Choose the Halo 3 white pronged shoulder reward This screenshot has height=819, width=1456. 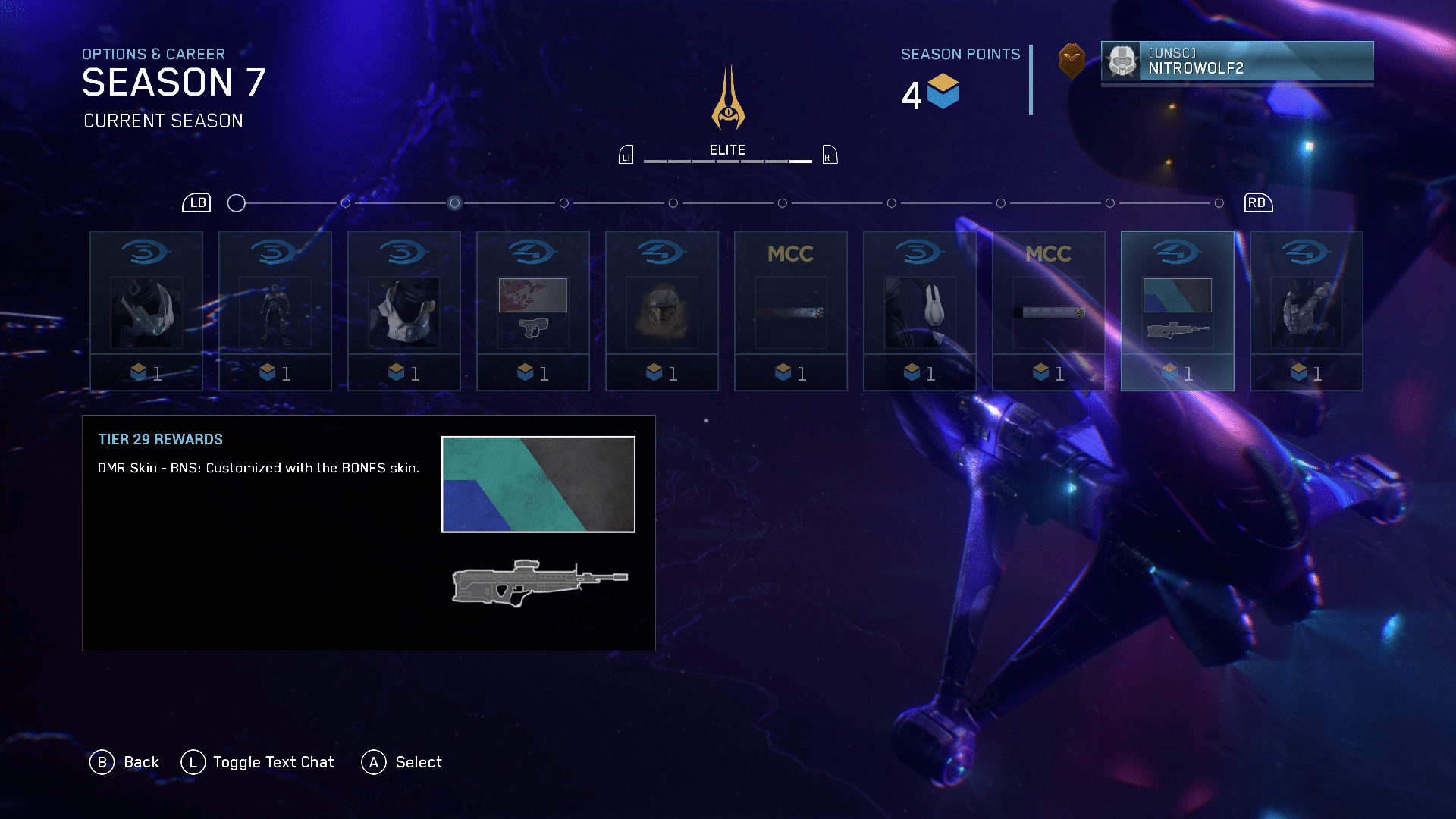(x=919, y=311)
